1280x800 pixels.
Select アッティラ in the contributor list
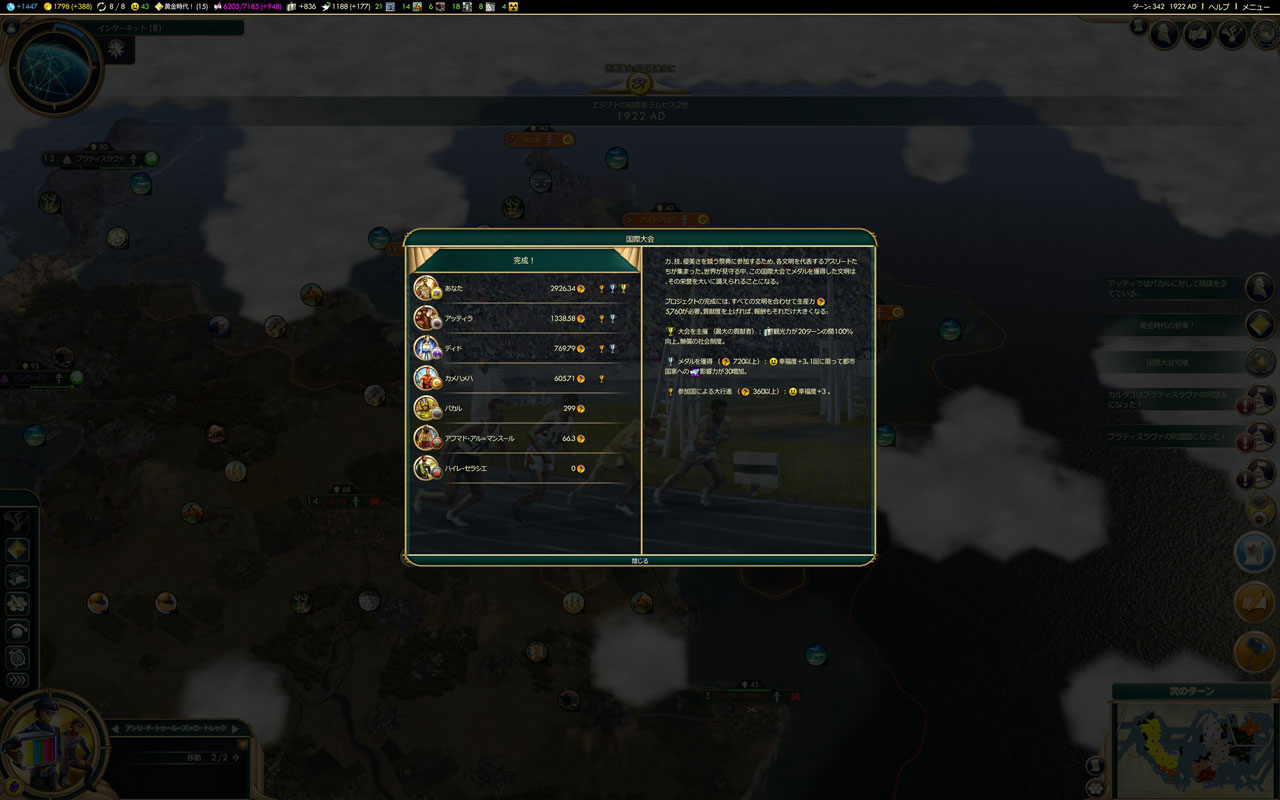tap(523, 318)
